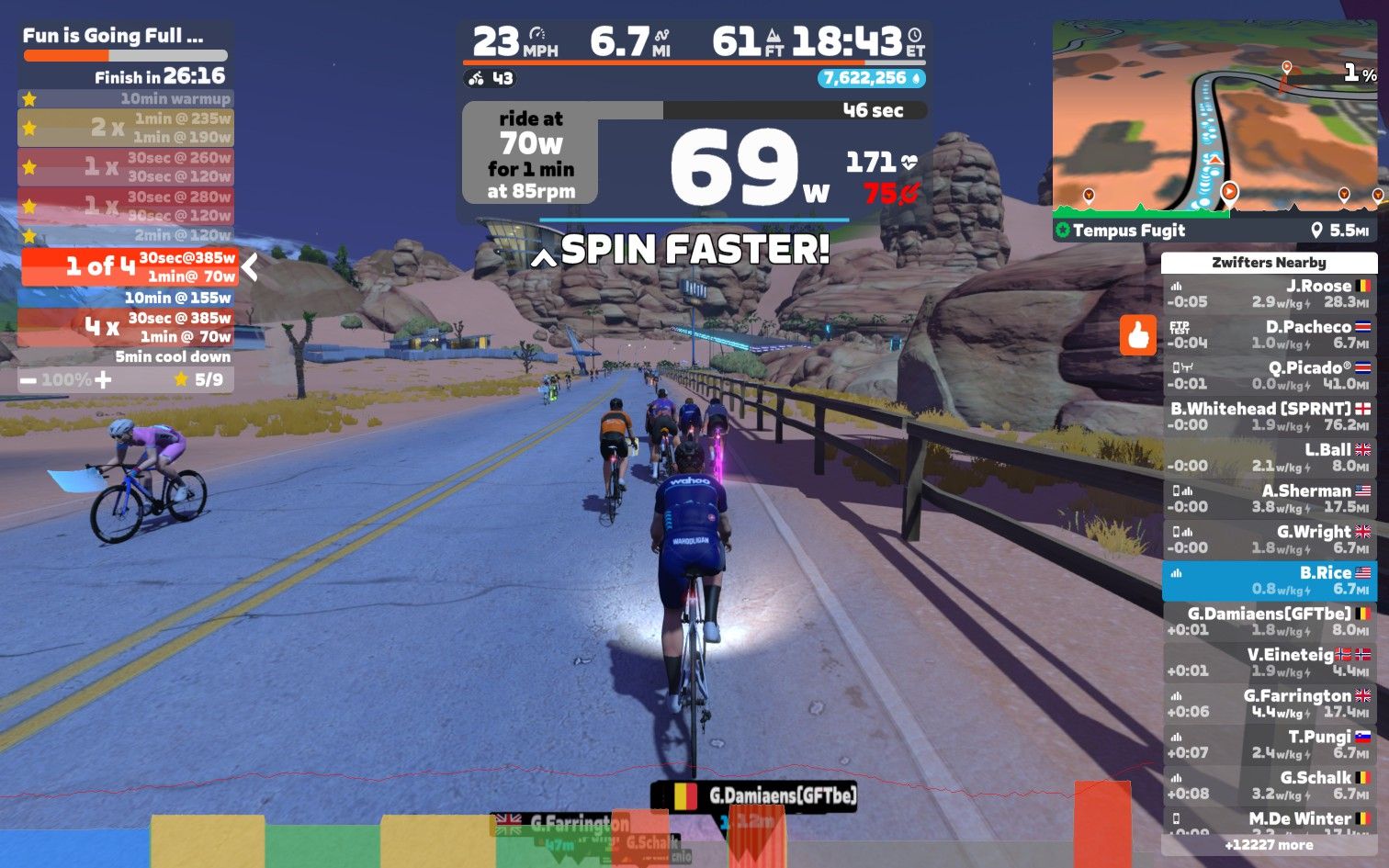
Task: Select D.Pacheco in the nearby riders list
Action: click(1269, 334)
